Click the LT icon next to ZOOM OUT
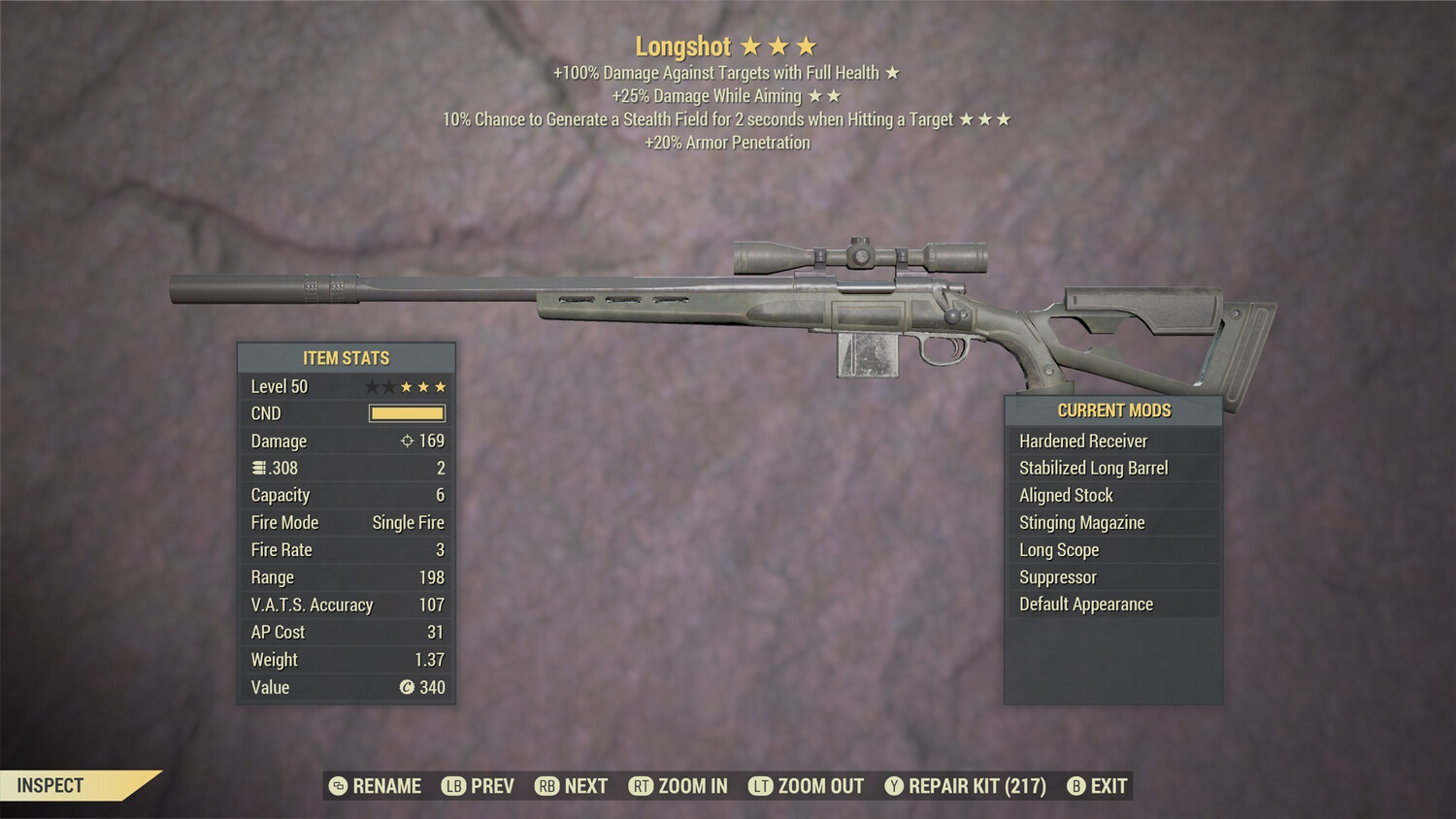Screen dimensions: 1456x819 (761, 786)
